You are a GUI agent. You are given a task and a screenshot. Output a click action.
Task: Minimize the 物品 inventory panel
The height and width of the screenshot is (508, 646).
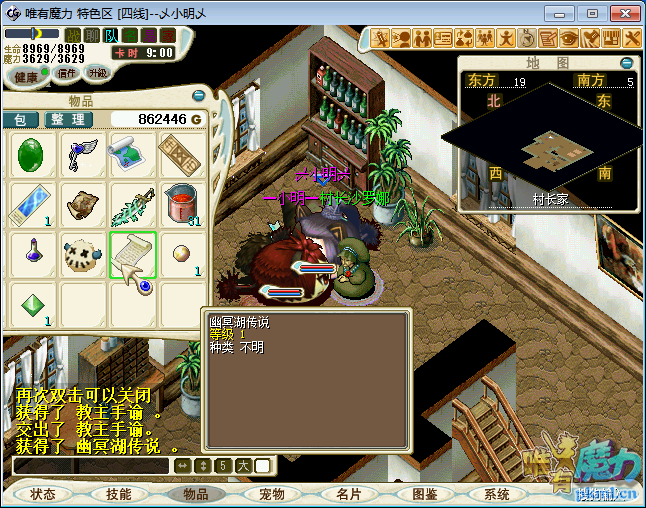pos(198,96)
